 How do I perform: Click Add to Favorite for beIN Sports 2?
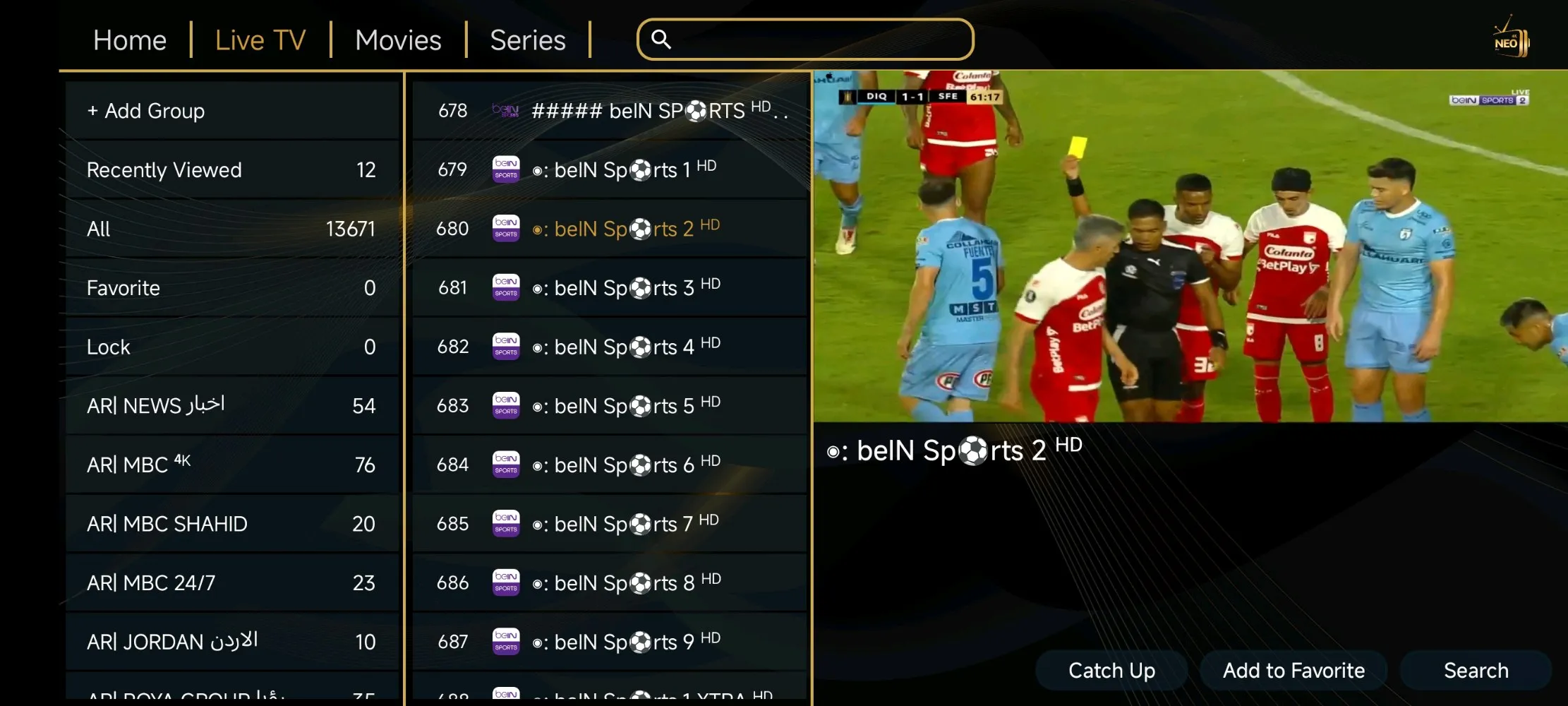[x=1293, y=669]
